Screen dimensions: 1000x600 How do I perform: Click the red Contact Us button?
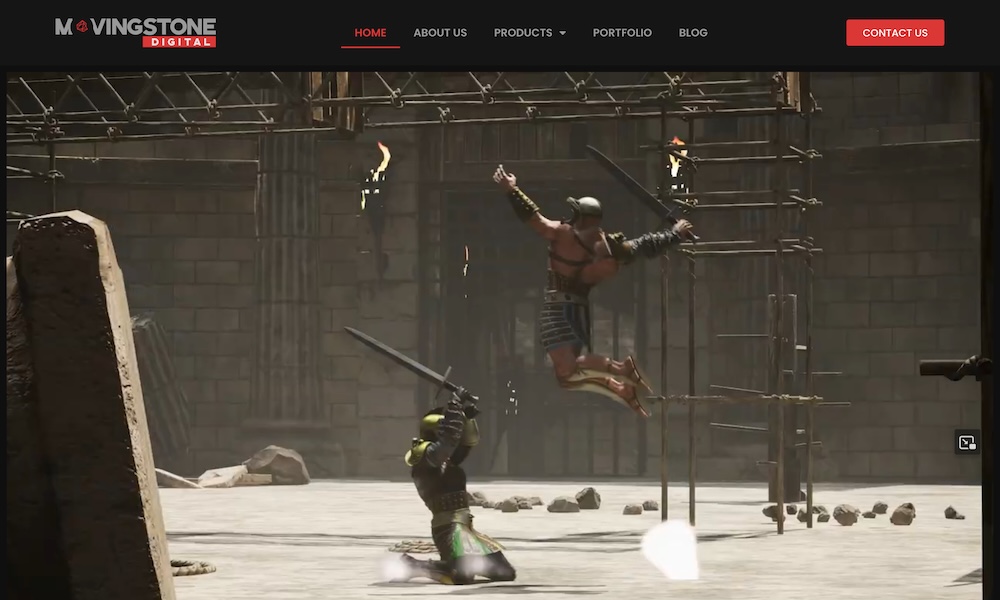(x=895, y=33)
